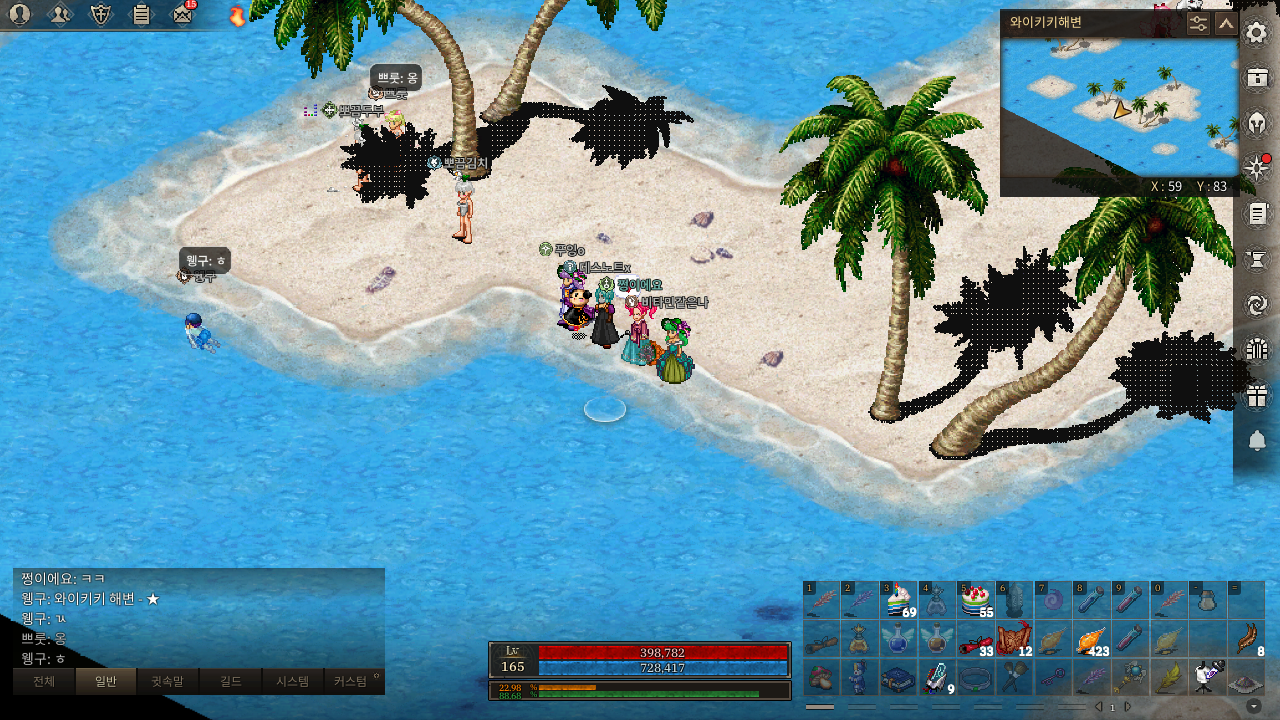Click the notification bell icon

click(x=1257, y=441)
